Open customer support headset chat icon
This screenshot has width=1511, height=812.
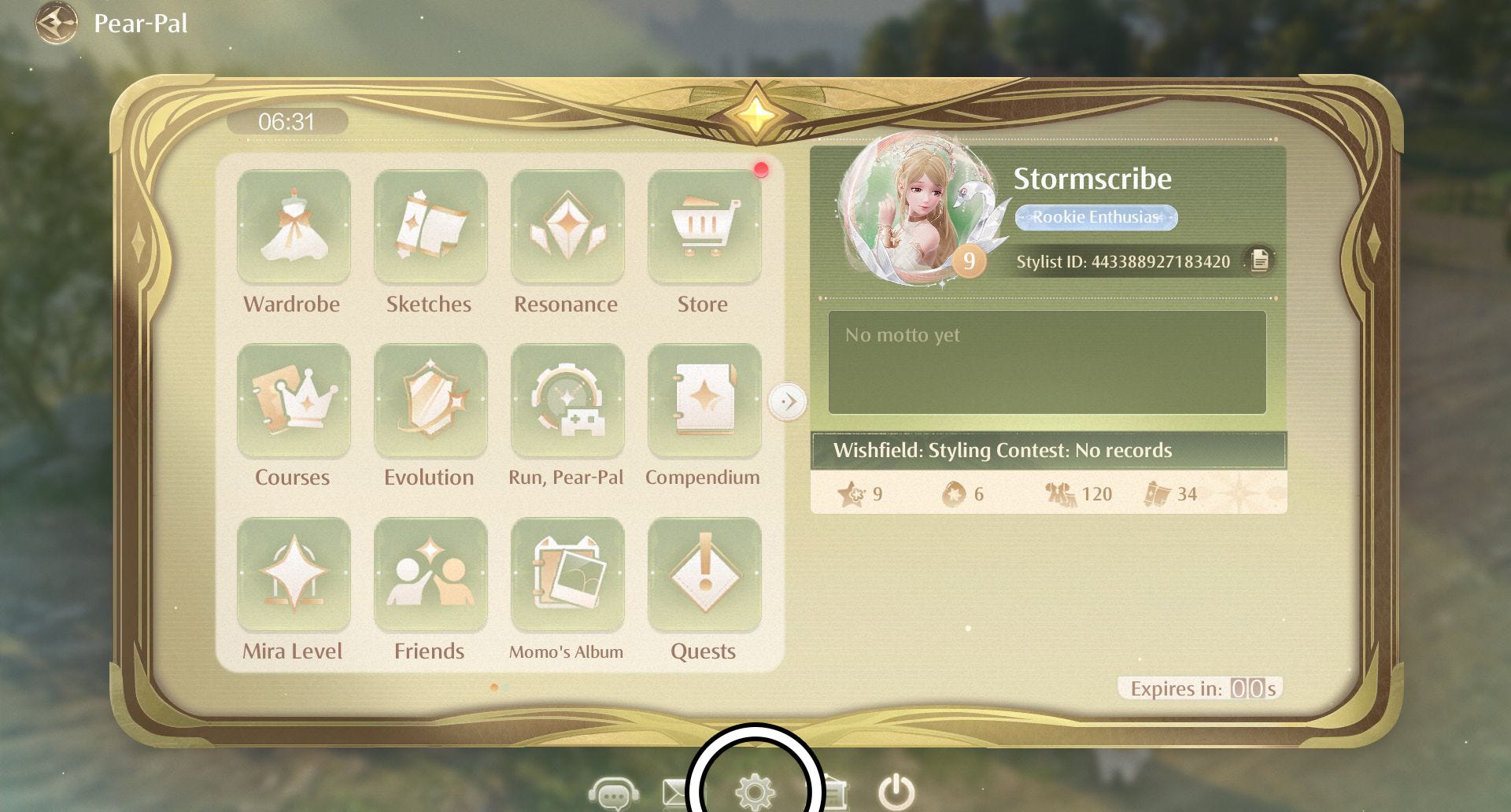tap(613, 793)
